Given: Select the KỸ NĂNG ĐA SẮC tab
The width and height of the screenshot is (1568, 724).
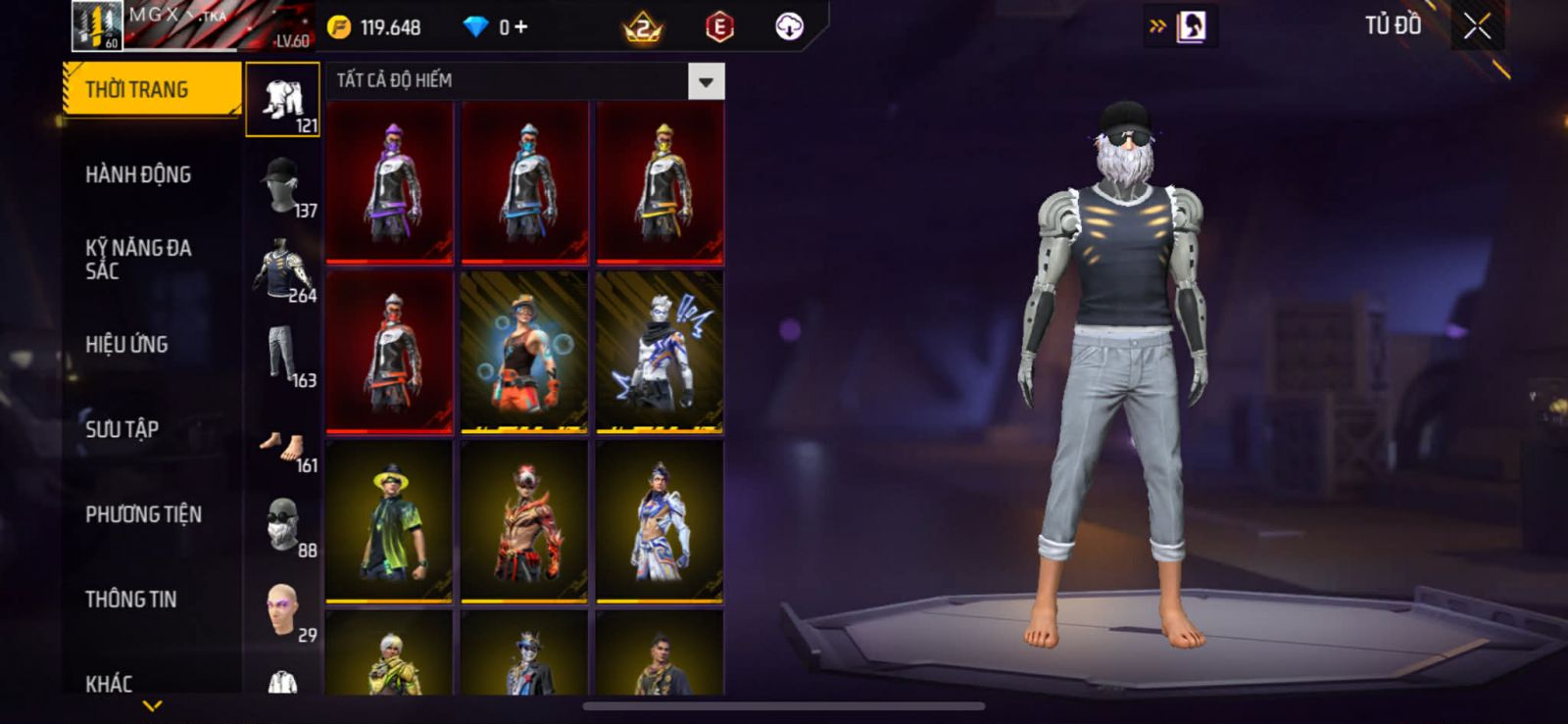Looking at the screenshot, I should (138, 260).
